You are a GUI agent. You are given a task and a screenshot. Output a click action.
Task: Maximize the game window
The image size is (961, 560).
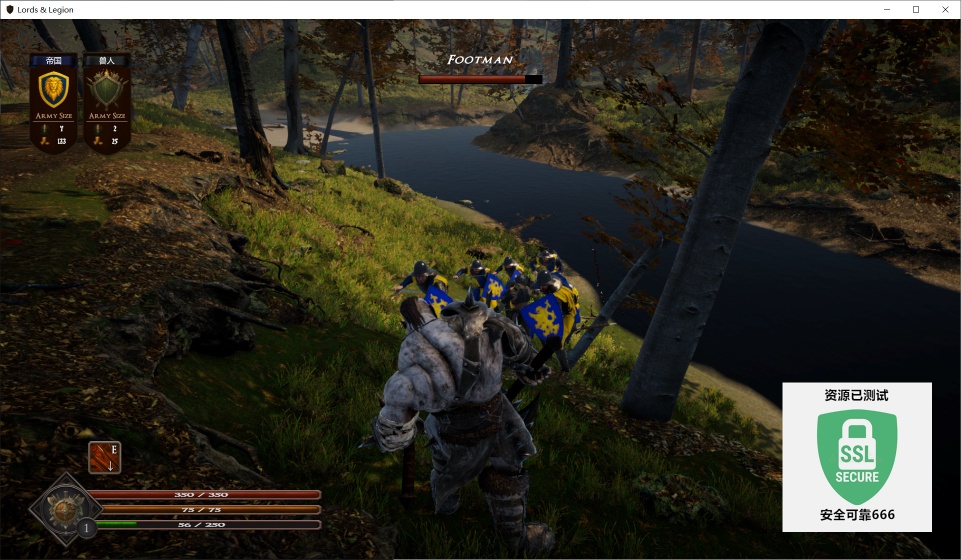coord(915,9)
